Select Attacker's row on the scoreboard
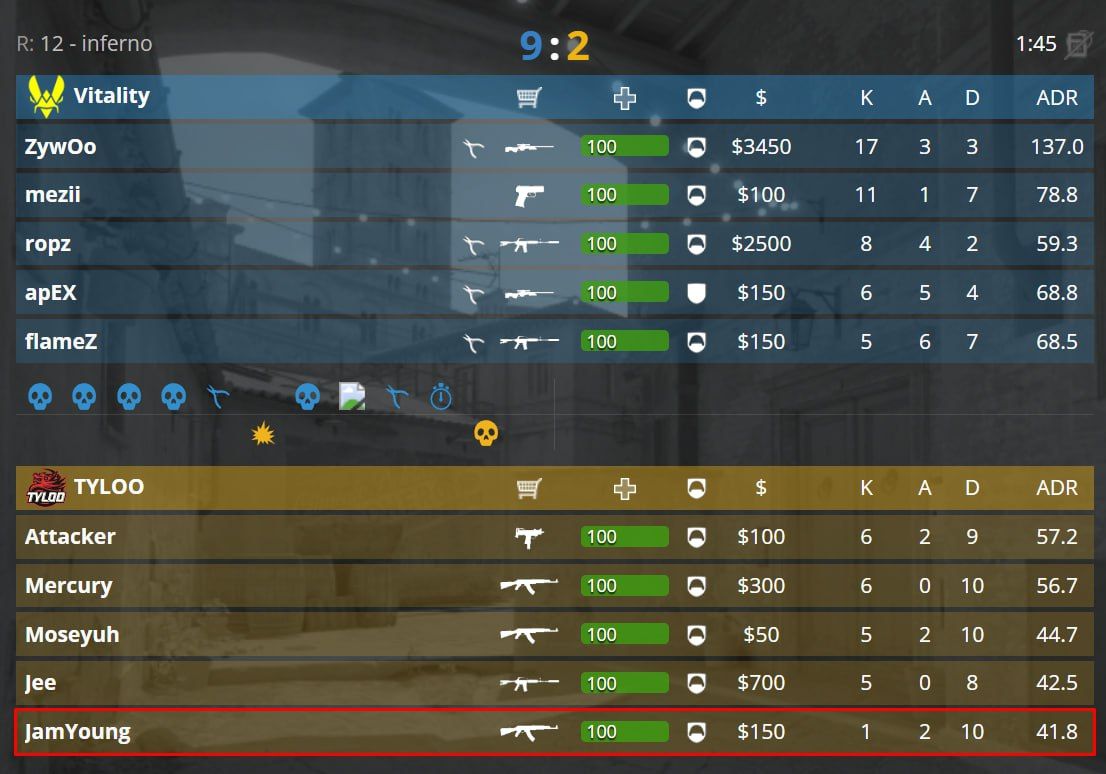Viewport: 1106px width, 774px height. (x=70, y=537)
